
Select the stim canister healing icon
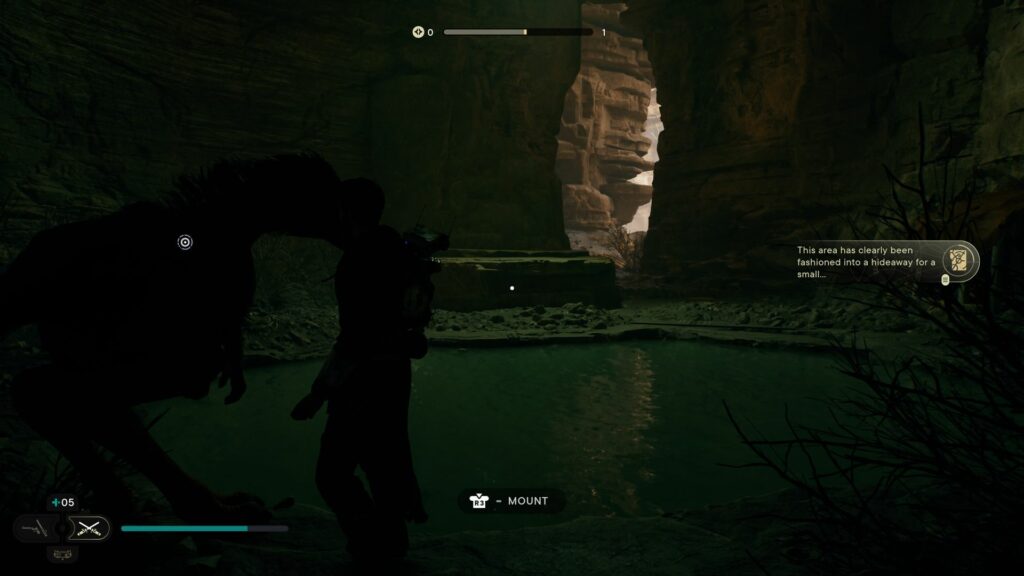tap(55, 503)
